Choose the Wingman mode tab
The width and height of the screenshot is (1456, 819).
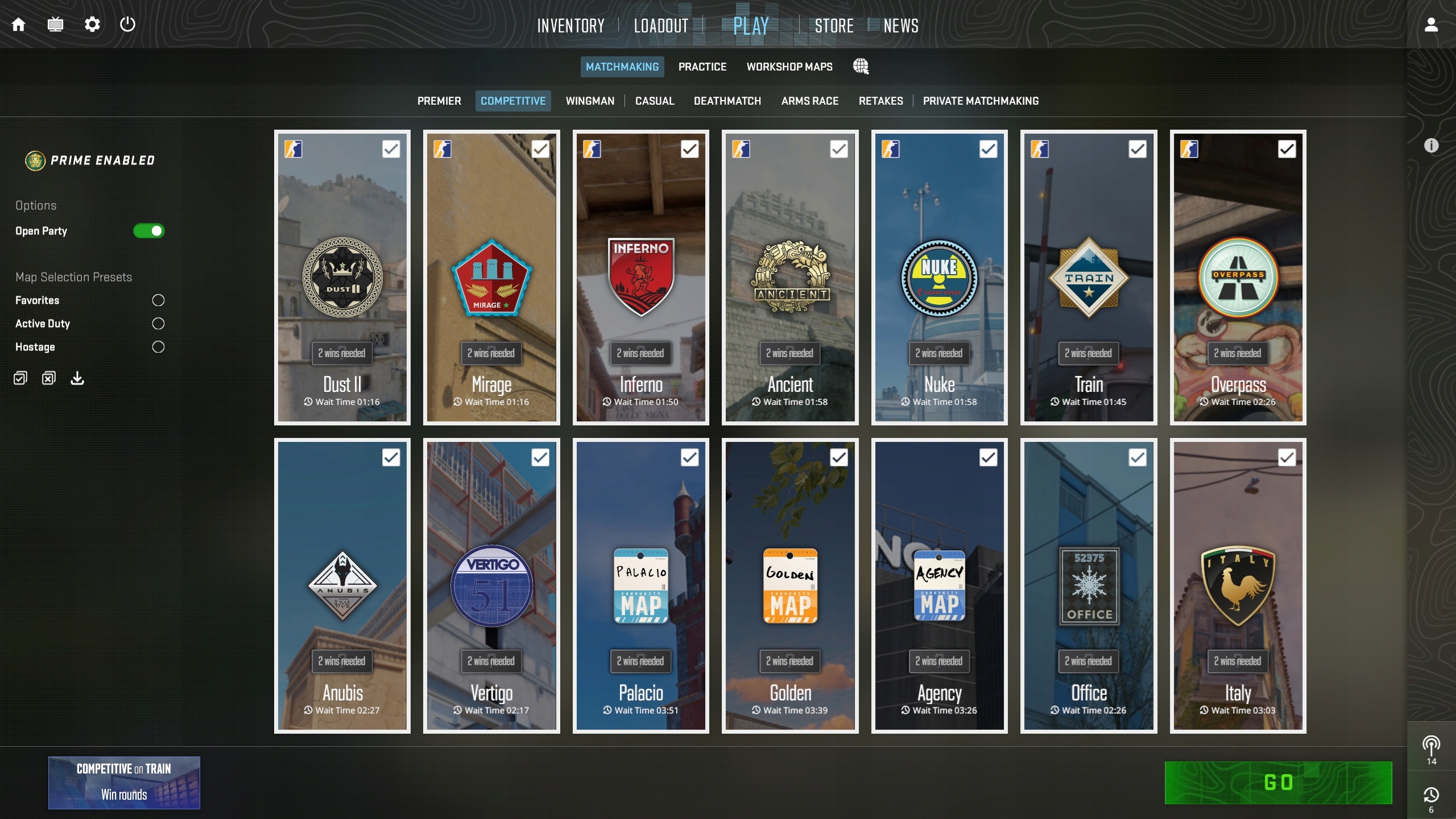point(590,101)
